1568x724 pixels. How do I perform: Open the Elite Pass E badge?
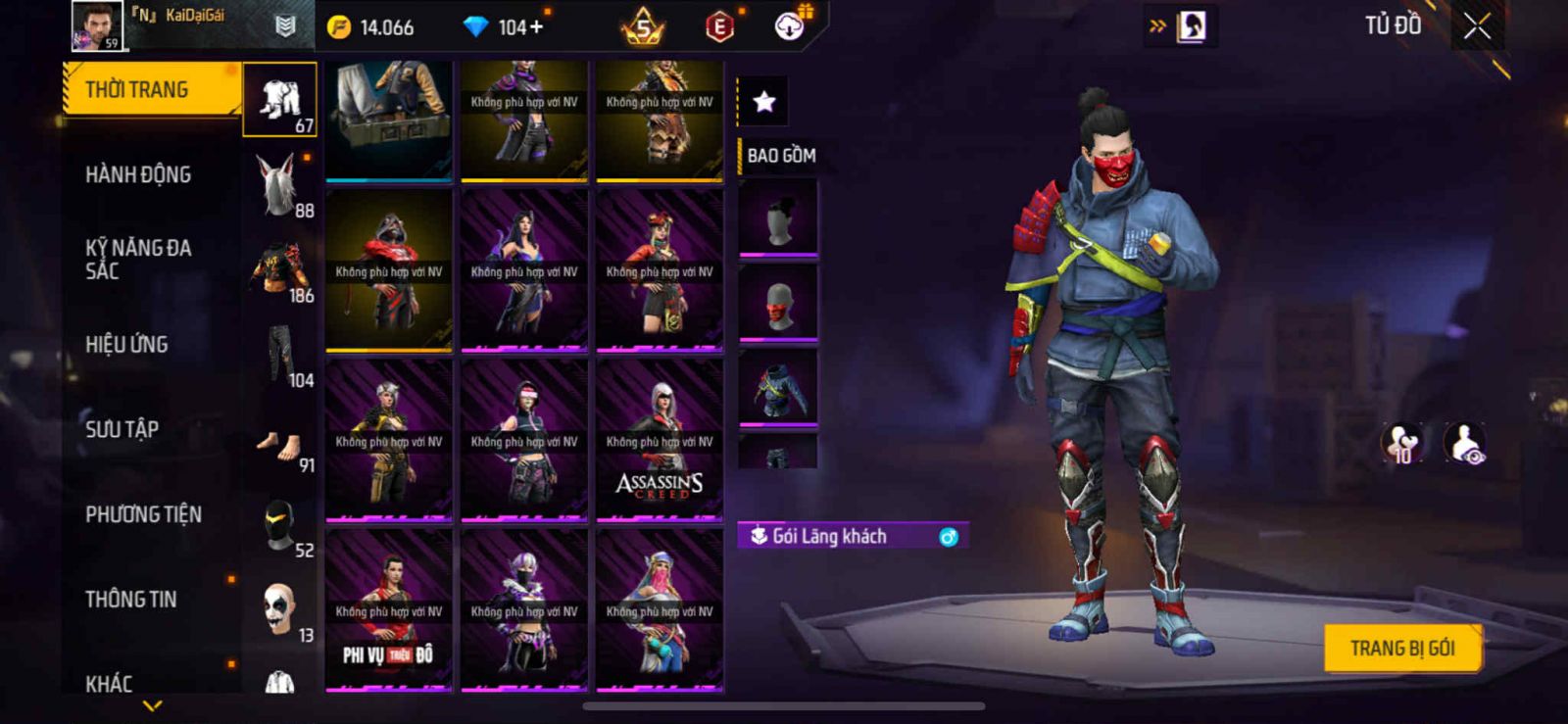tap(719, 27)
